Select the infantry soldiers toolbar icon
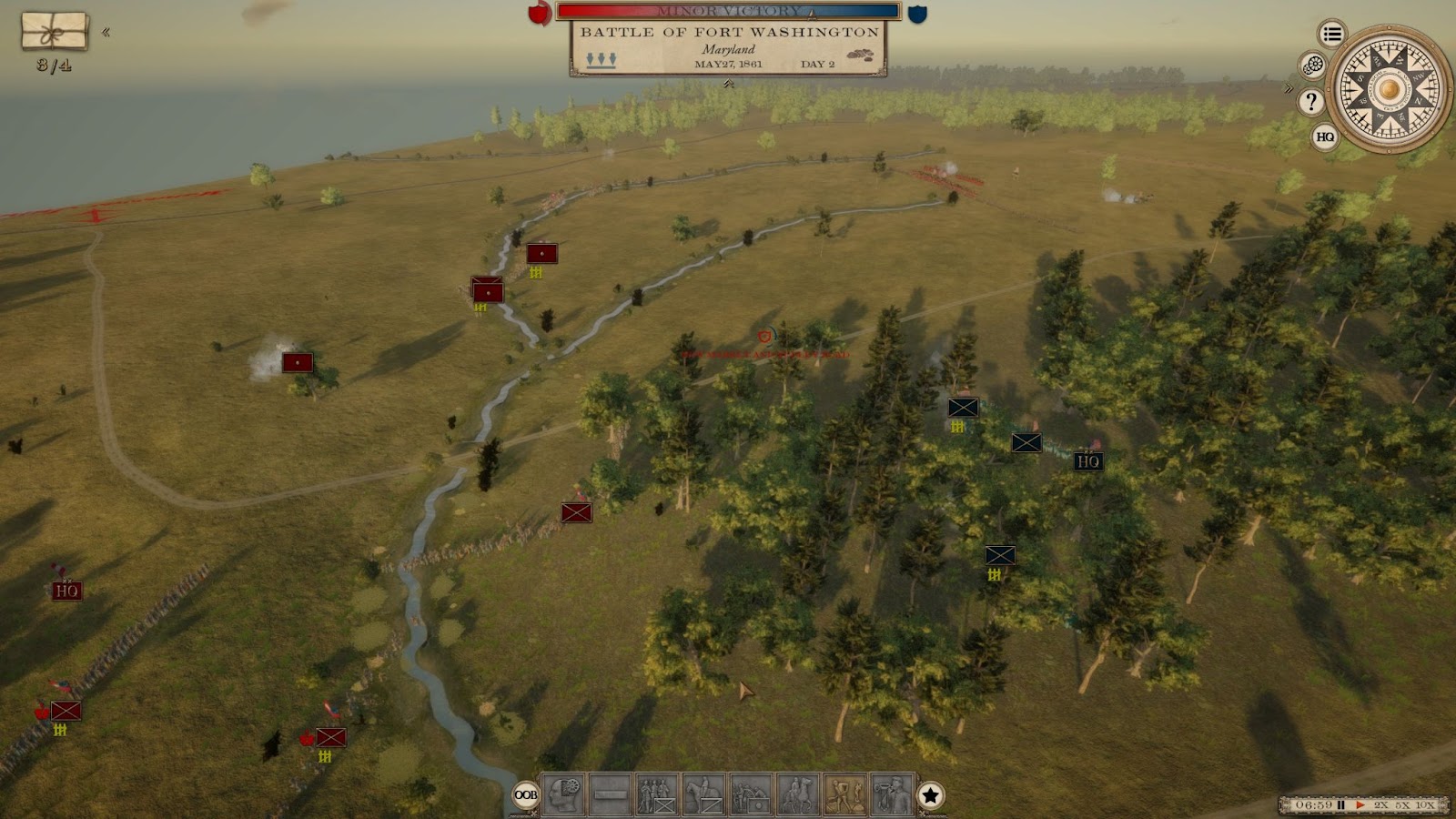The image size is (1456, 819). (657, 795)
